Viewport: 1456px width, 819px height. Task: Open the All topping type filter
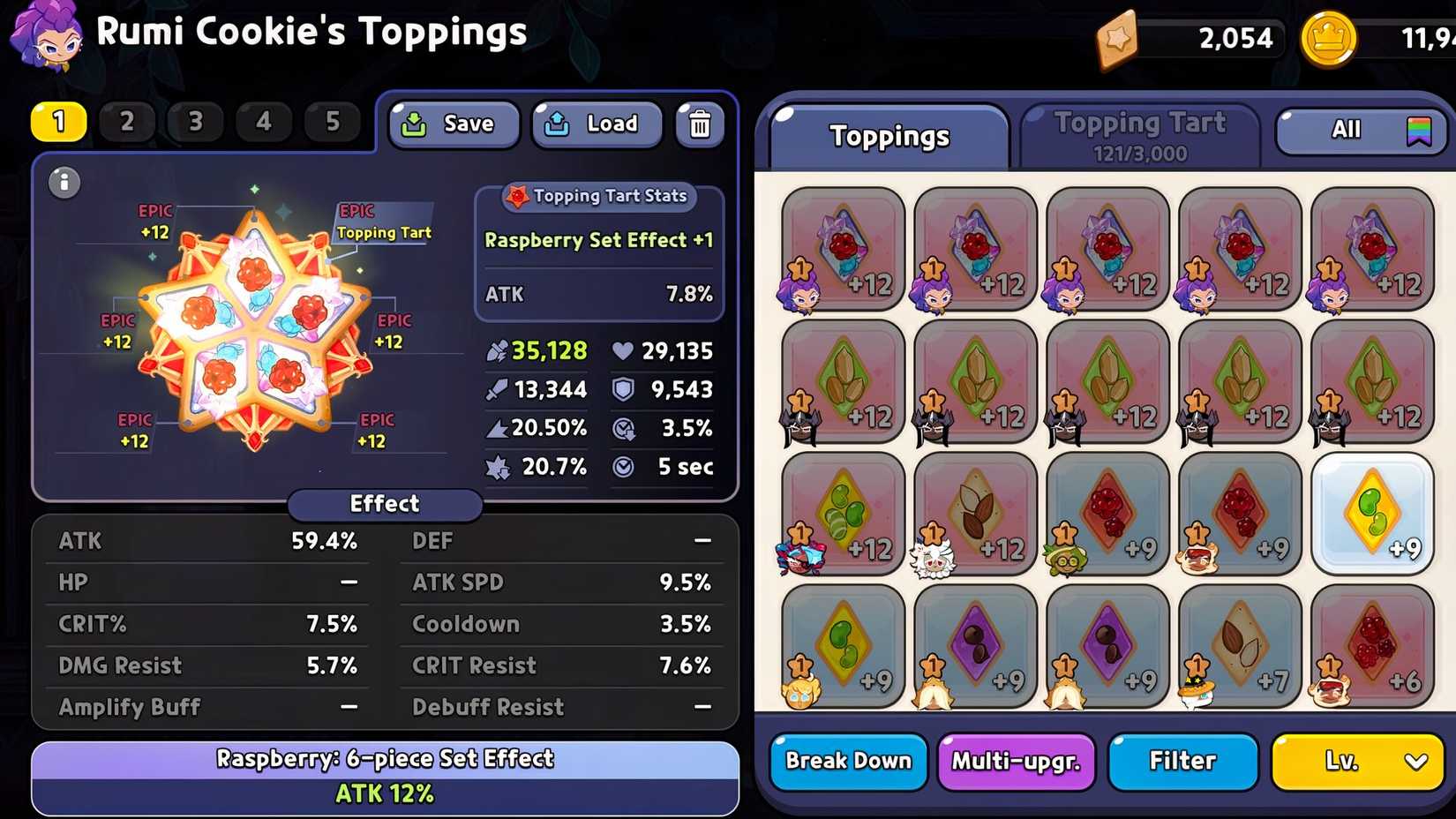1346,130
